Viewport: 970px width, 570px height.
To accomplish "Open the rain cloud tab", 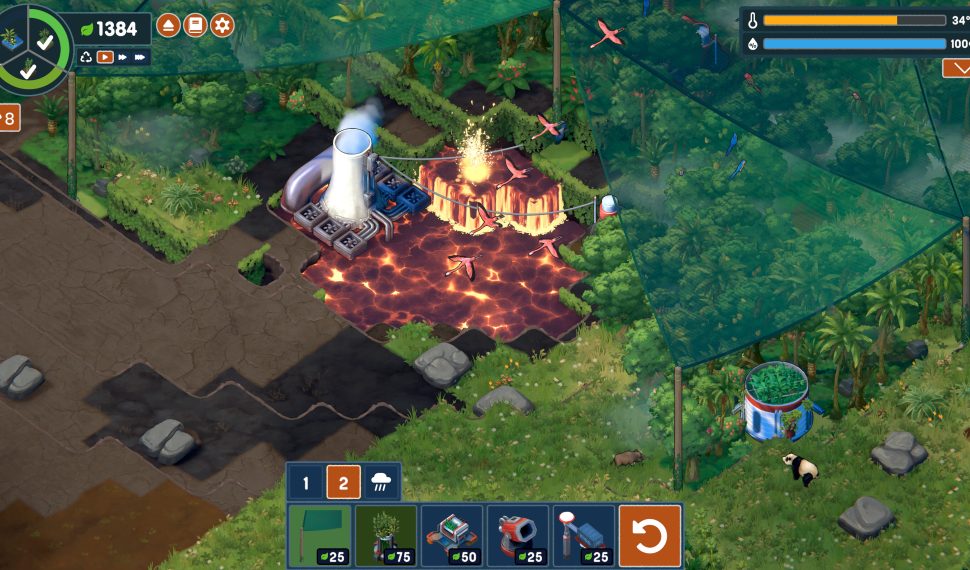I will pos(381,484).
